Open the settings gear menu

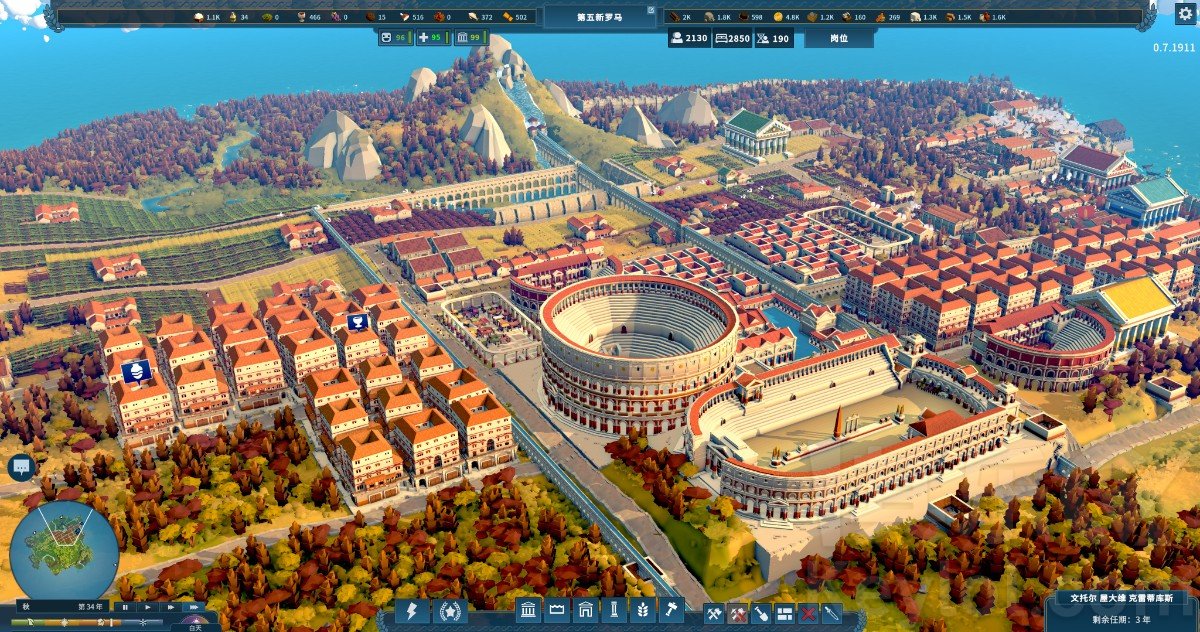(1184, 14)
